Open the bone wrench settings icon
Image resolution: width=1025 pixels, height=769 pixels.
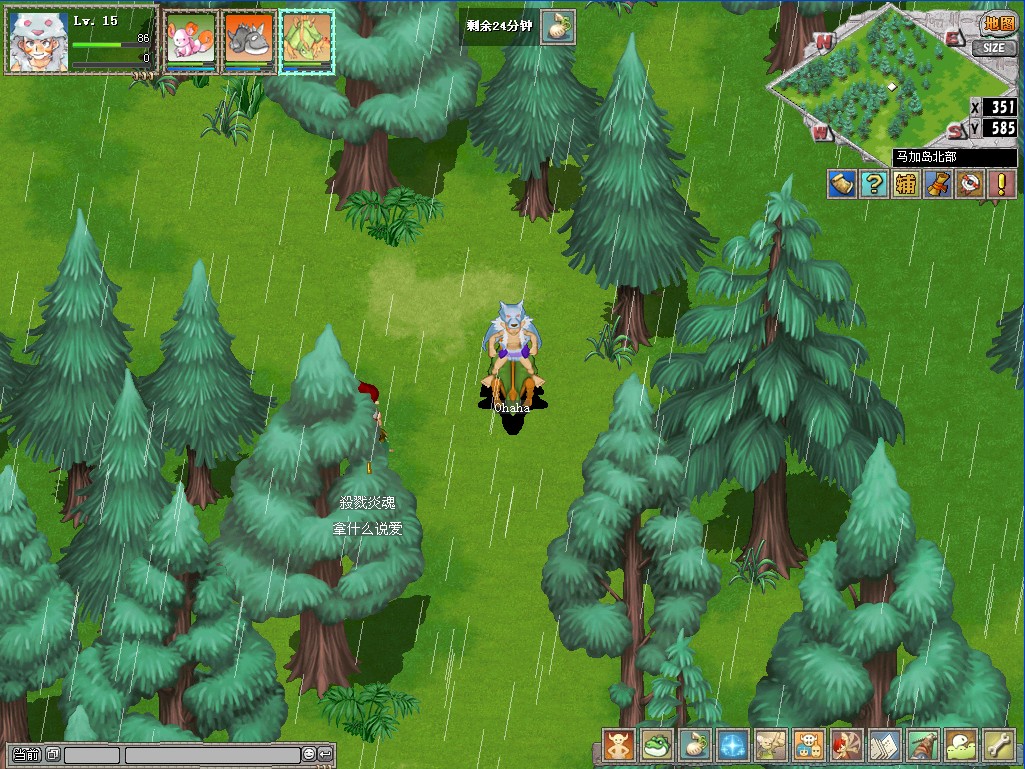[x=999, y=745]
